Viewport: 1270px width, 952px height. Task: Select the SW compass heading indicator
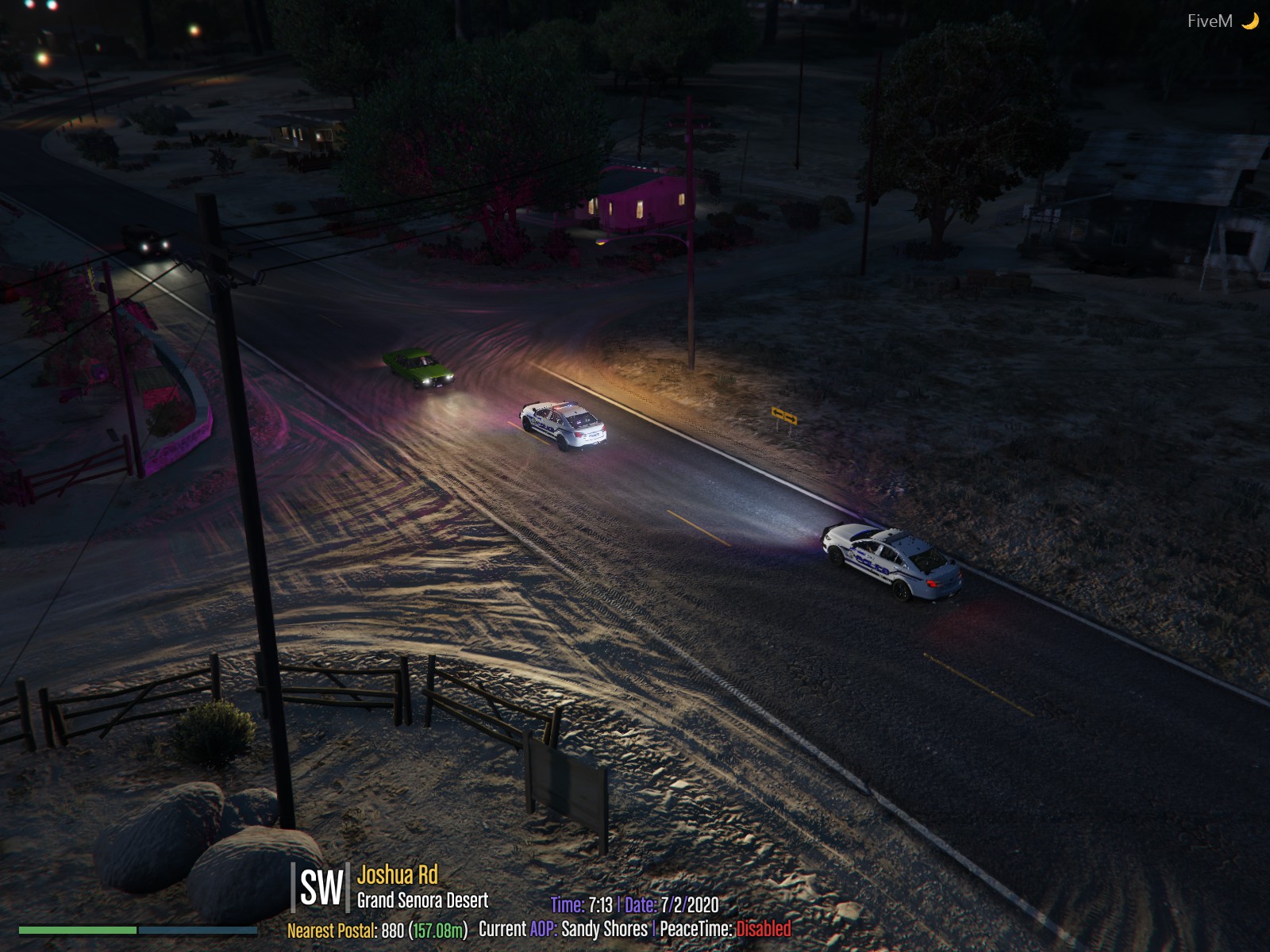(x=321, y=888)
